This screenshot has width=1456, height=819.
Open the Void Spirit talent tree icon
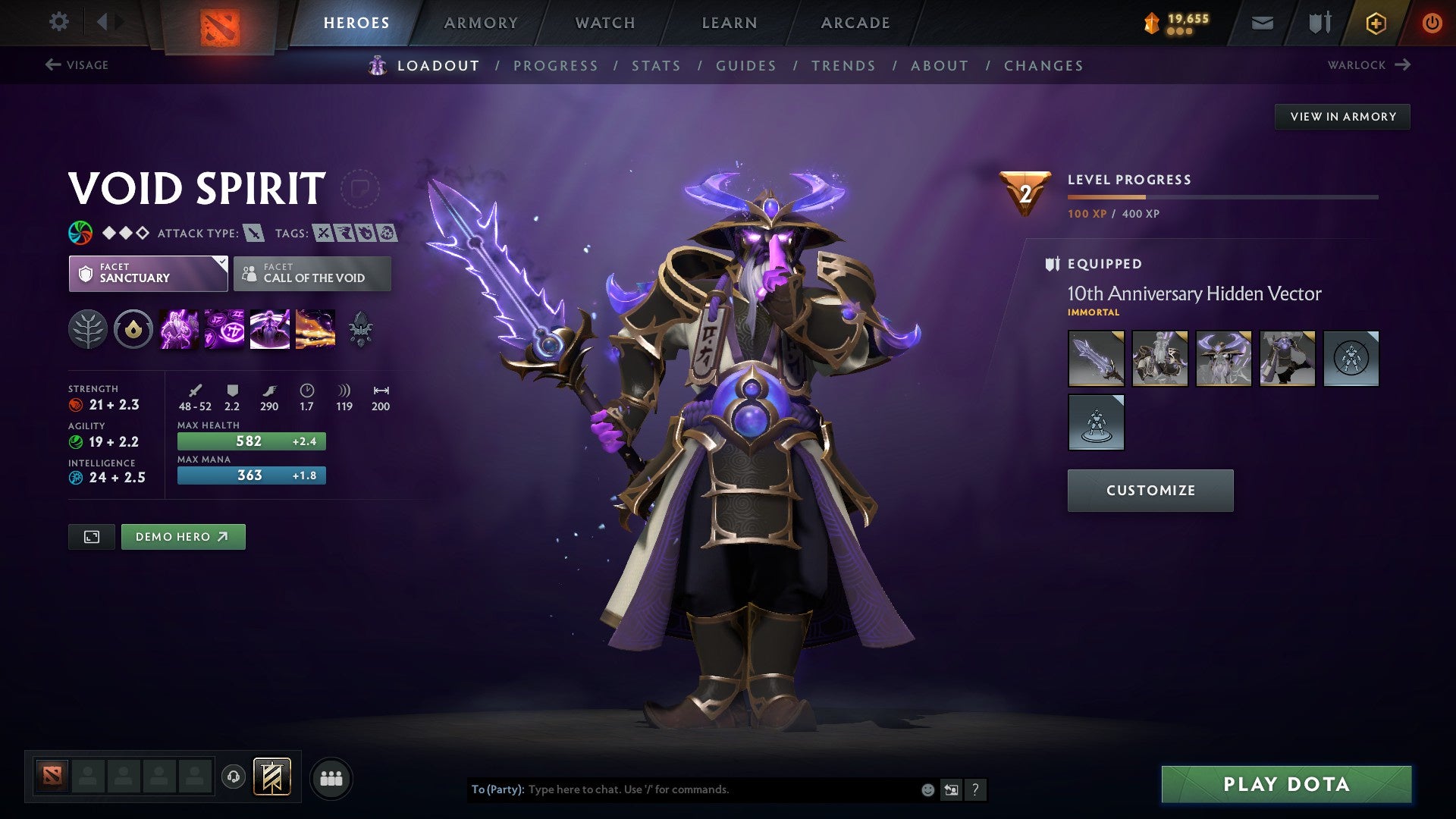pos(89,330)
